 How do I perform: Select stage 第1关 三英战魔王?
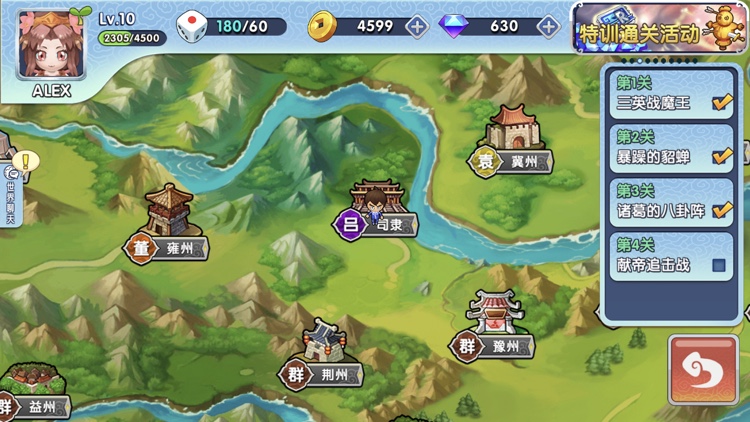coord(673,95)
